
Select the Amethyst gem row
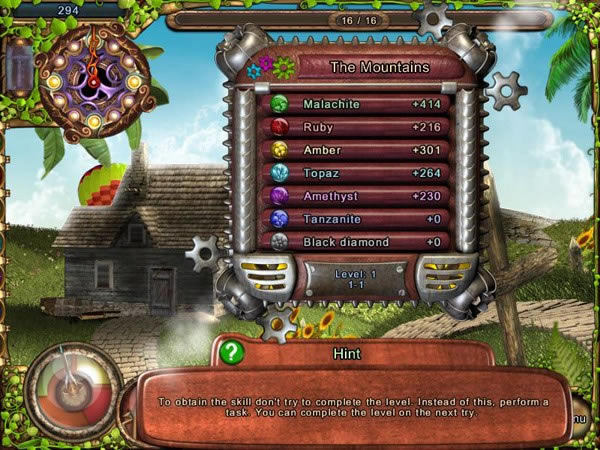pyautogui.click(x=355, y=196)
